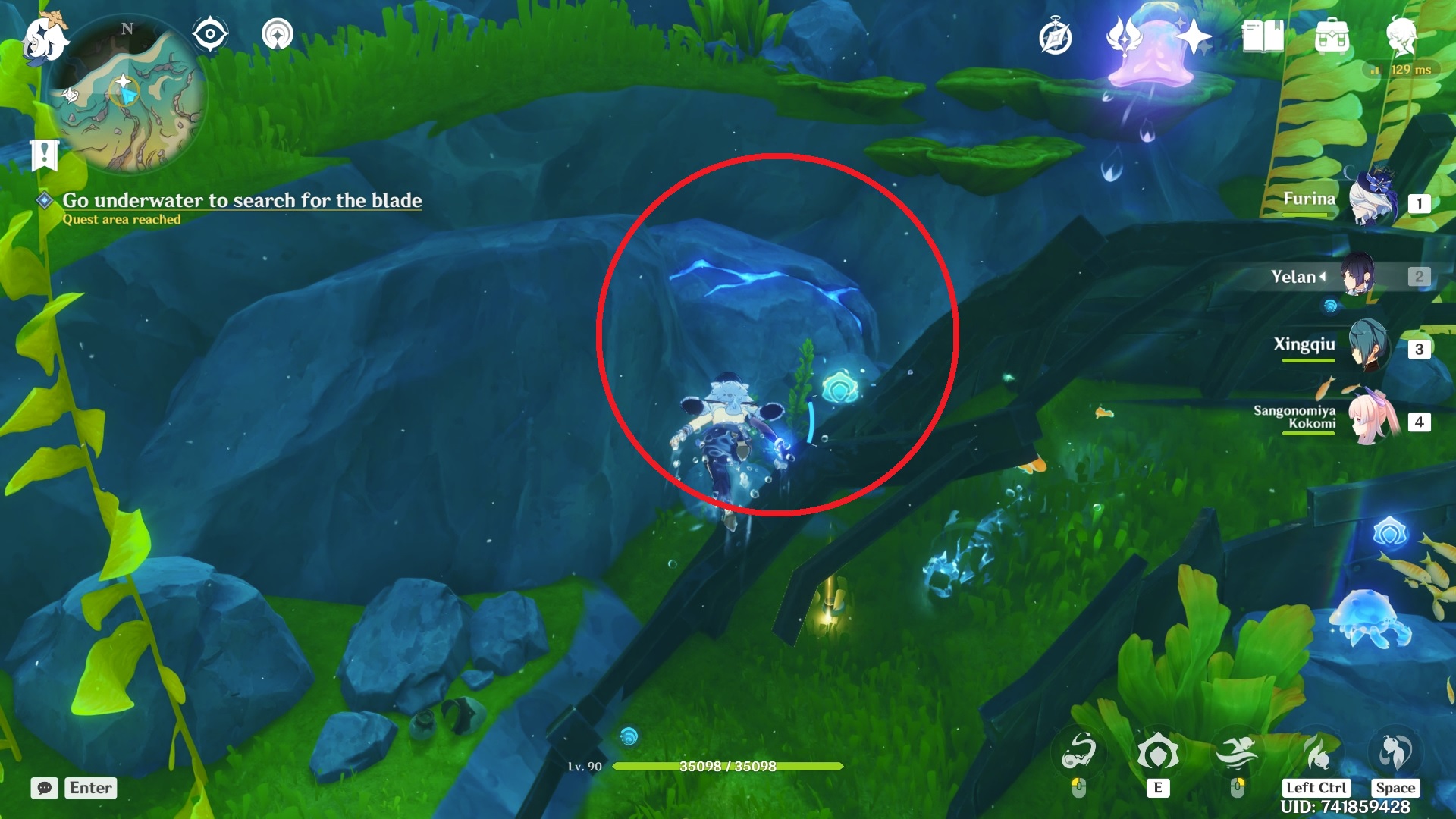Open the co-op signal icon
The height and width of the screenshot is (819, 1456).
coord(278,35)
